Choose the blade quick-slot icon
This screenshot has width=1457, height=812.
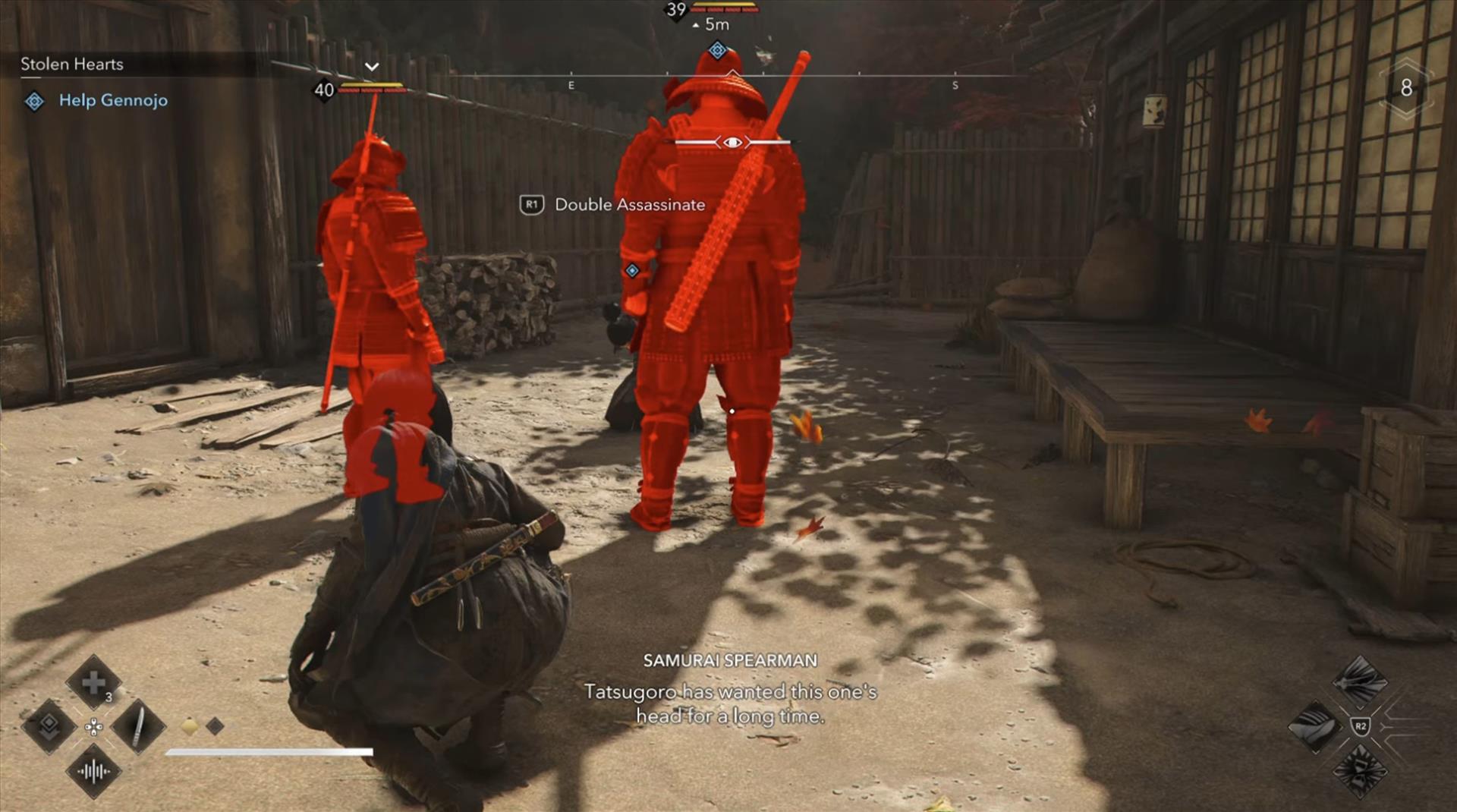[138, 726]
